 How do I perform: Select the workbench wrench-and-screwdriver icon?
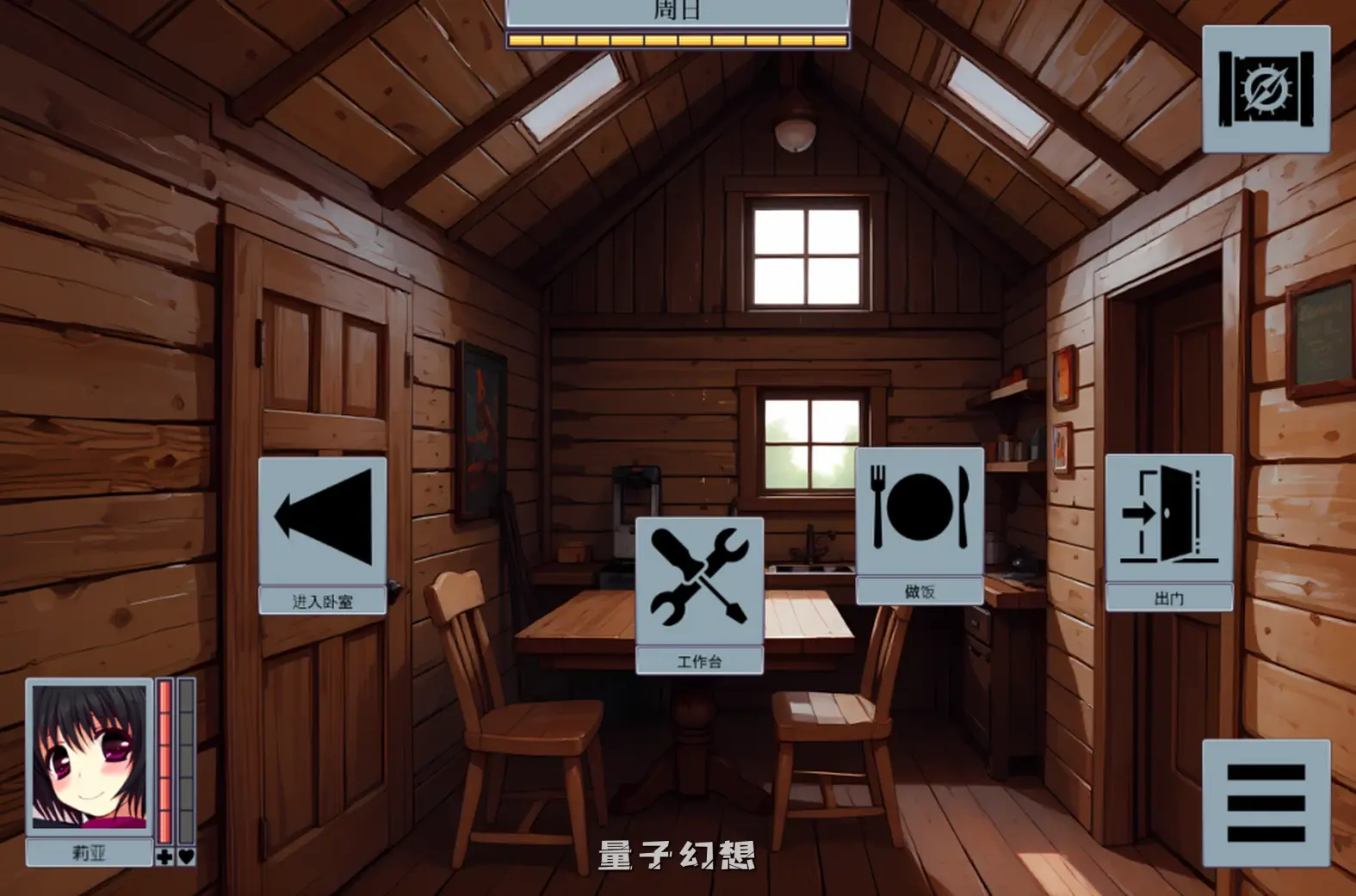pos(699,577)
